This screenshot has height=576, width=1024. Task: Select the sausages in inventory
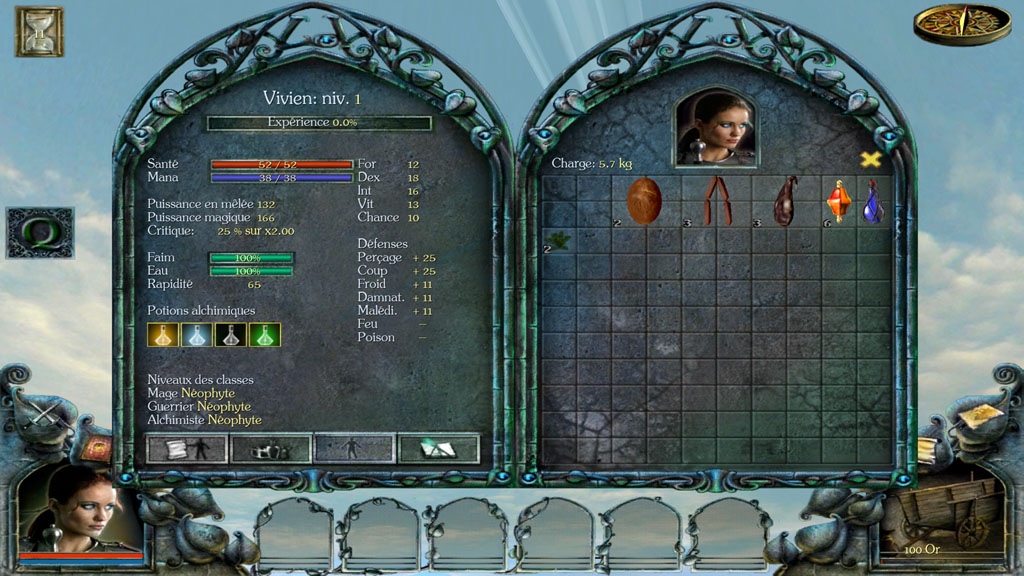(716, 200)
